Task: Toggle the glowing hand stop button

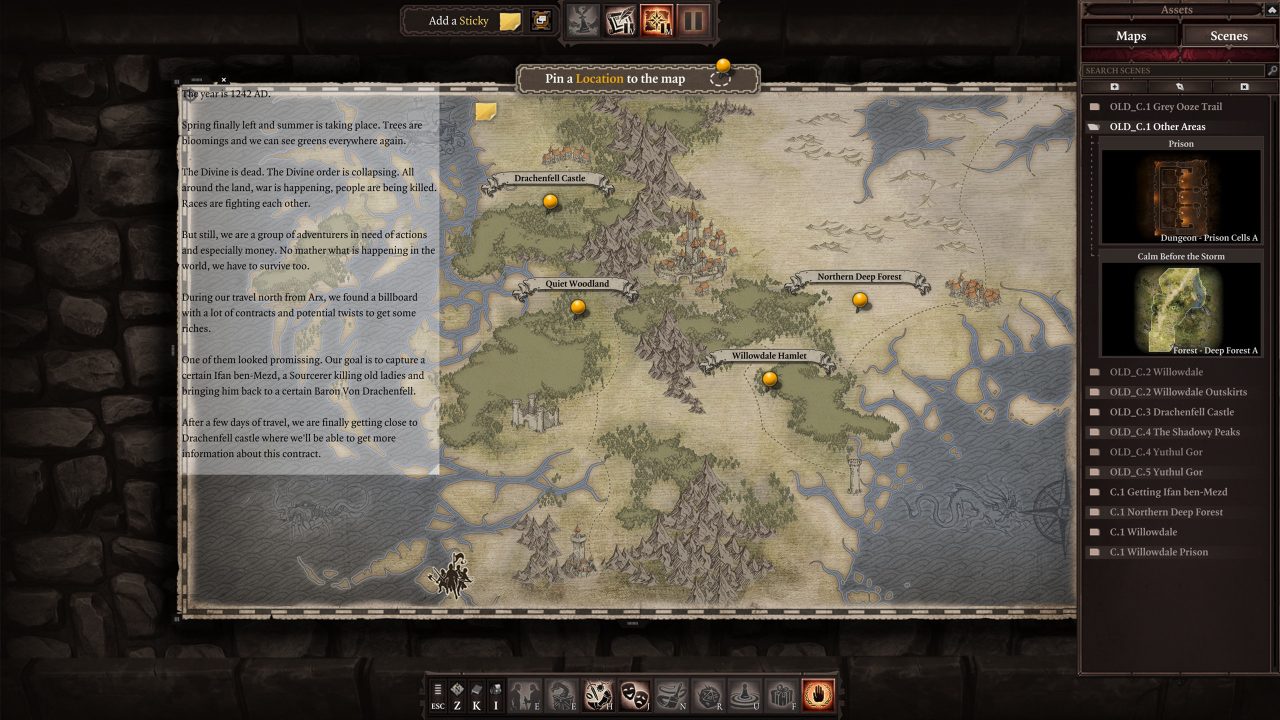Action: 818,694
